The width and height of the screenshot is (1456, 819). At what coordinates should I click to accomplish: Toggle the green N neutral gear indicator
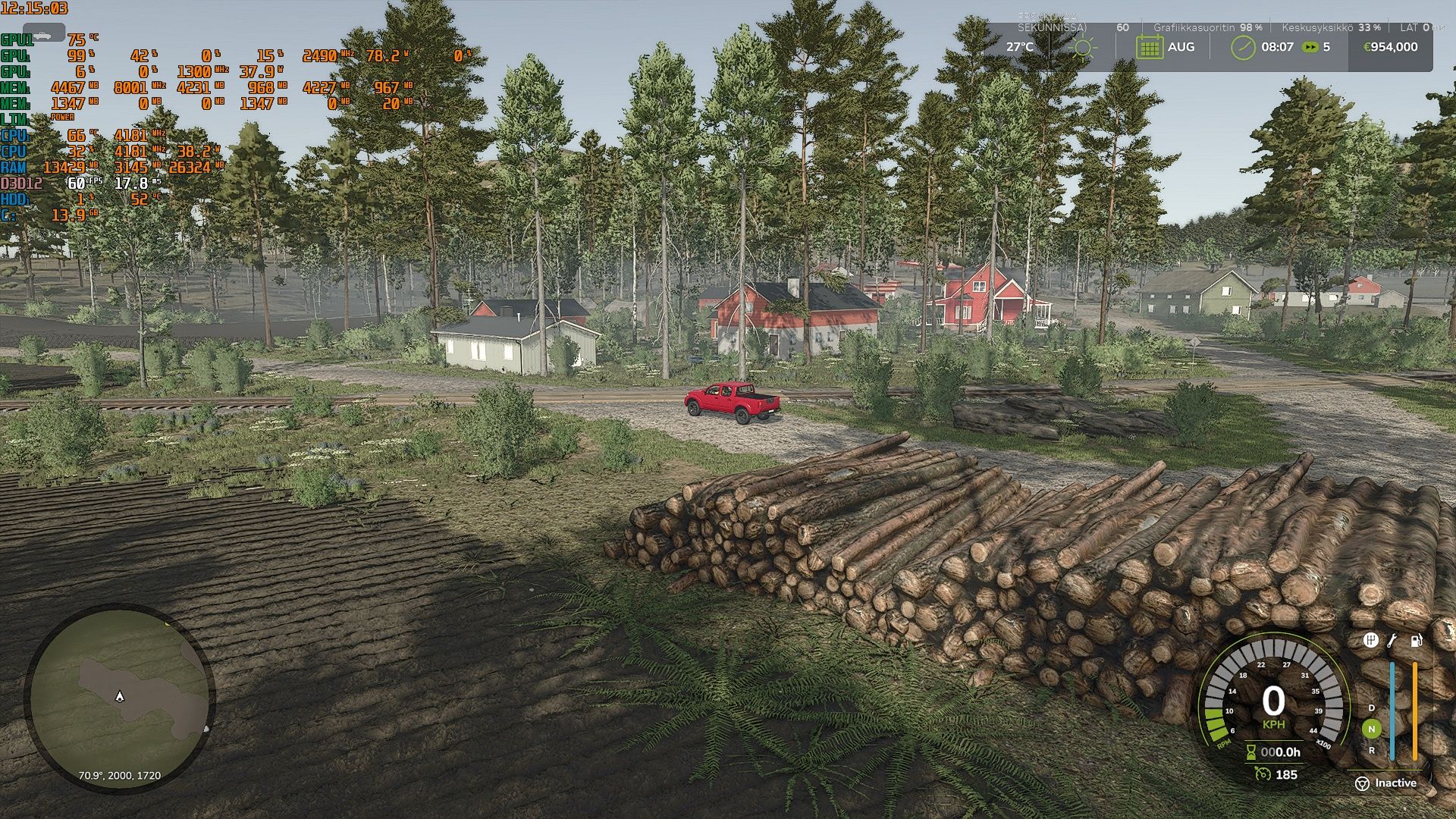point(1372,729)
